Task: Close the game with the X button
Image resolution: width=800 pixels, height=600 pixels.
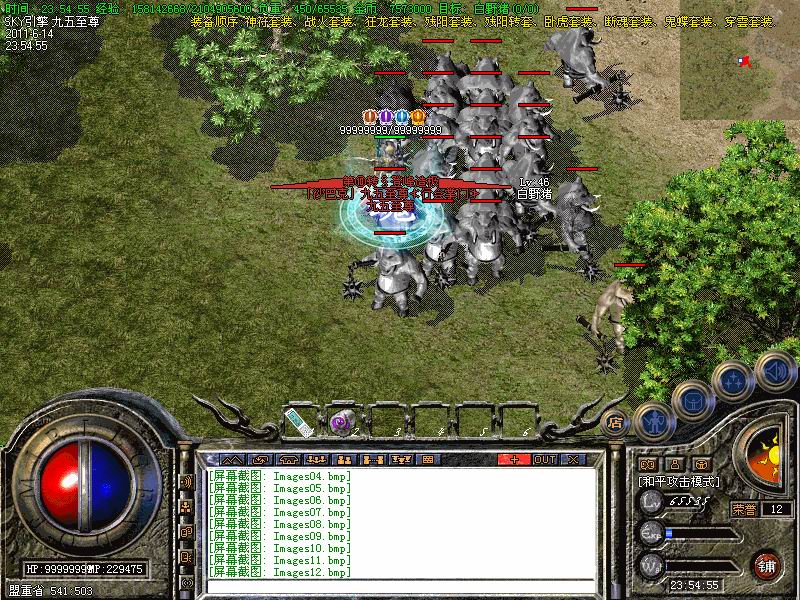Action: pos(573,459)
